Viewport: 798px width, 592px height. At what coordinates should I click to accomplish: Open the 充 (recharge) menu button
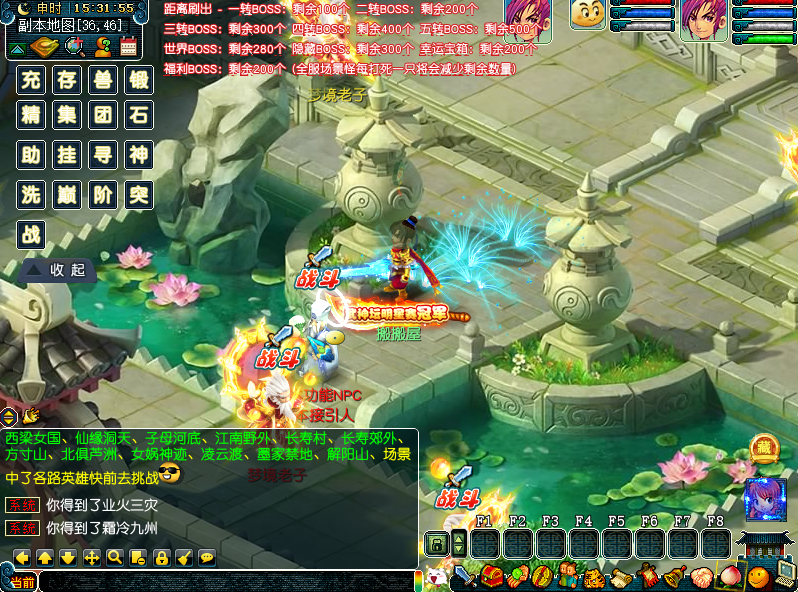(x=32, y=80)
